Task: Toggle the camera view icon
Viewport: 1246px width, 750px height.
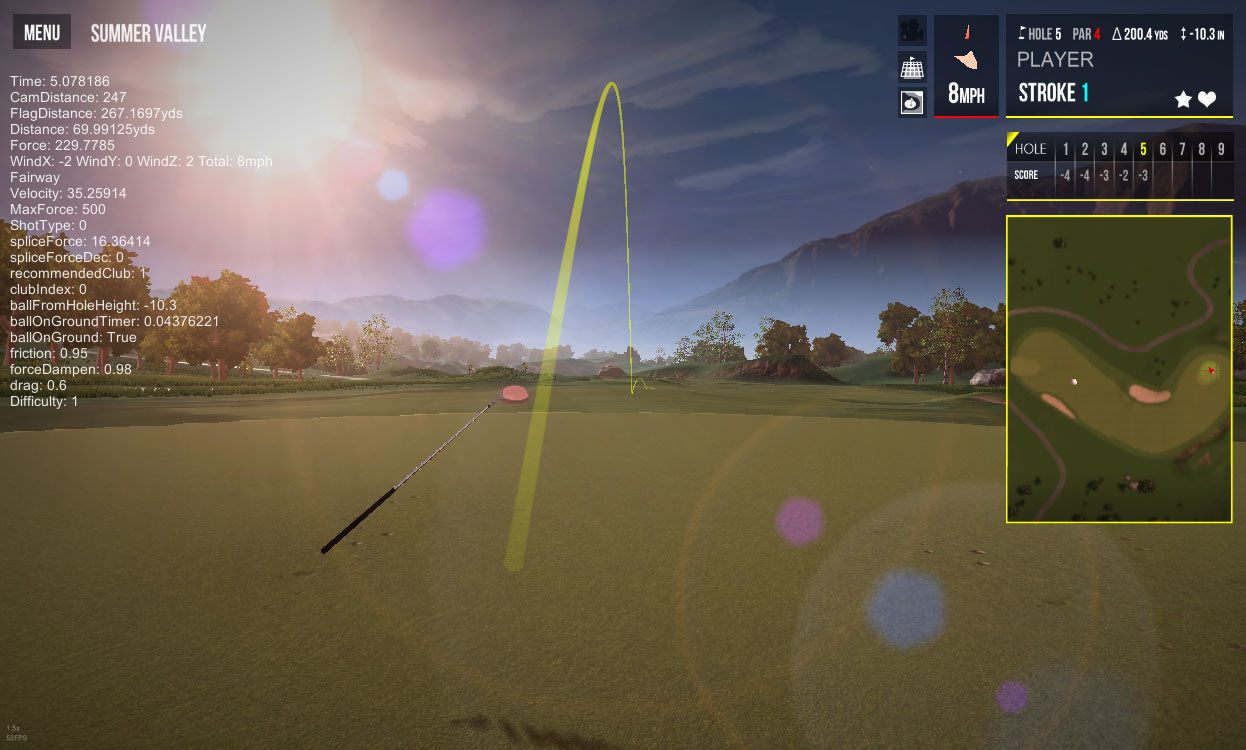Action: [911, 30]
